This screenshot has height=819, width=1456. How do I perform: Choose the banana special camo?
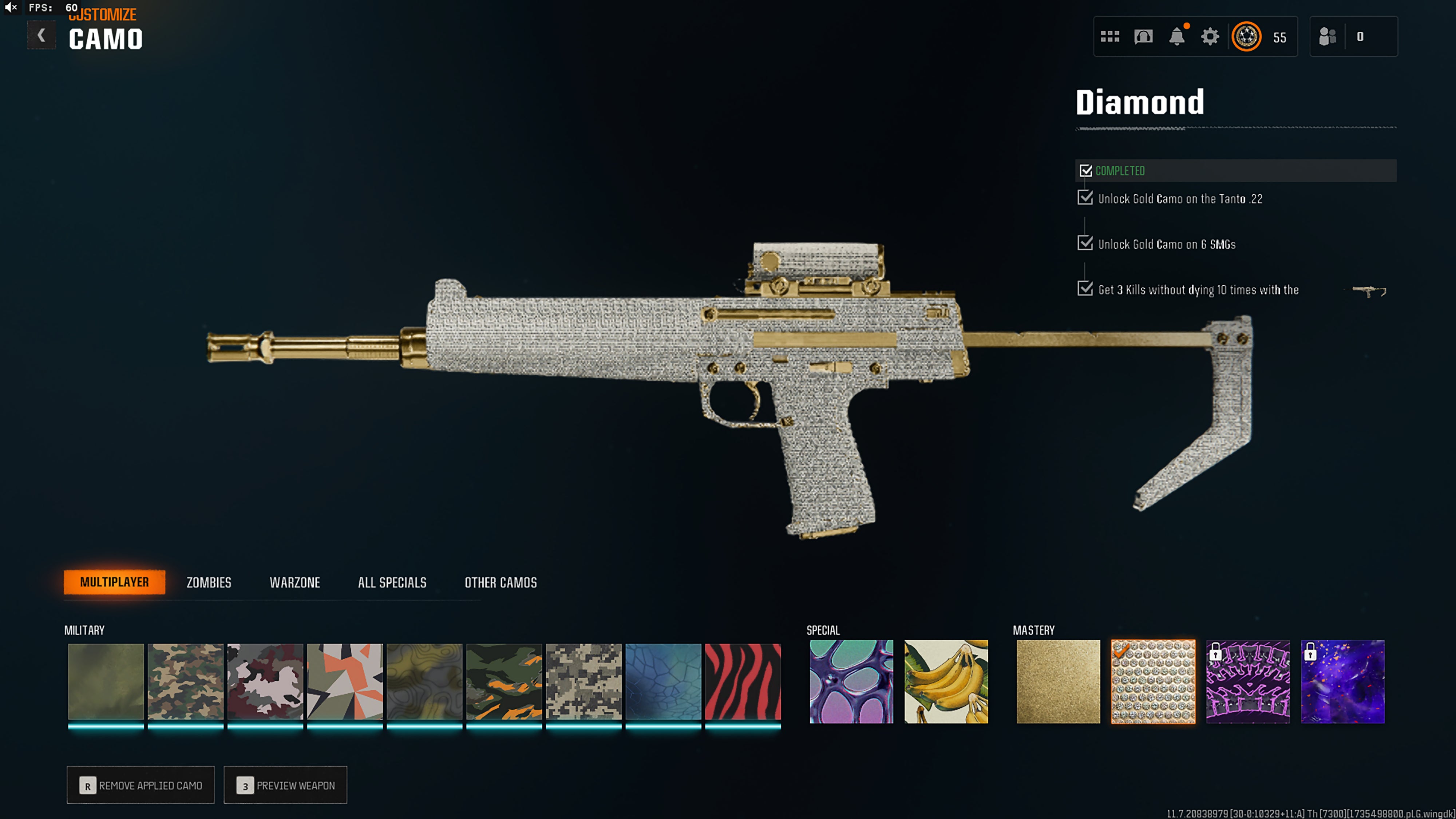coord(946,681)
